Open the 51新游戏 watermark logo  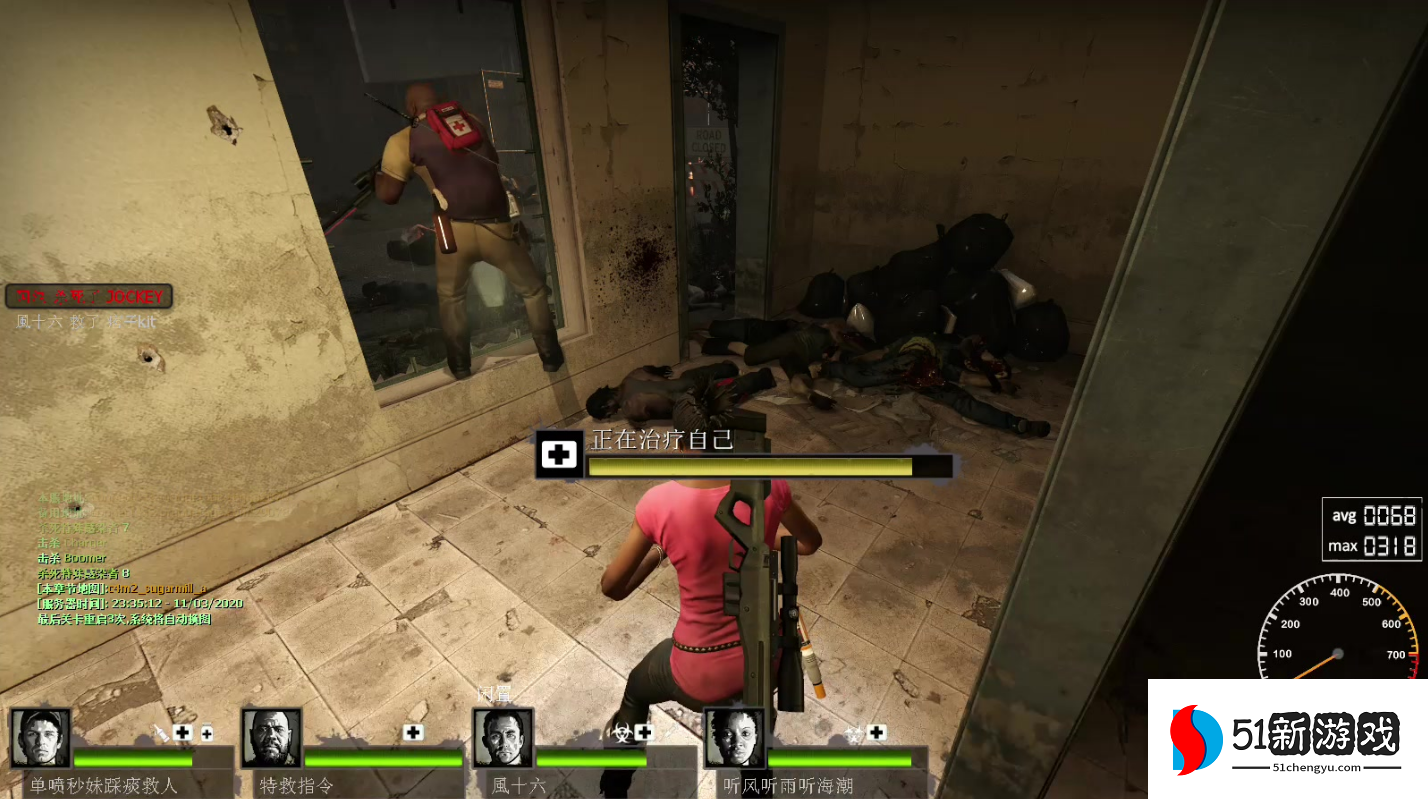[x=1287, y=739]
